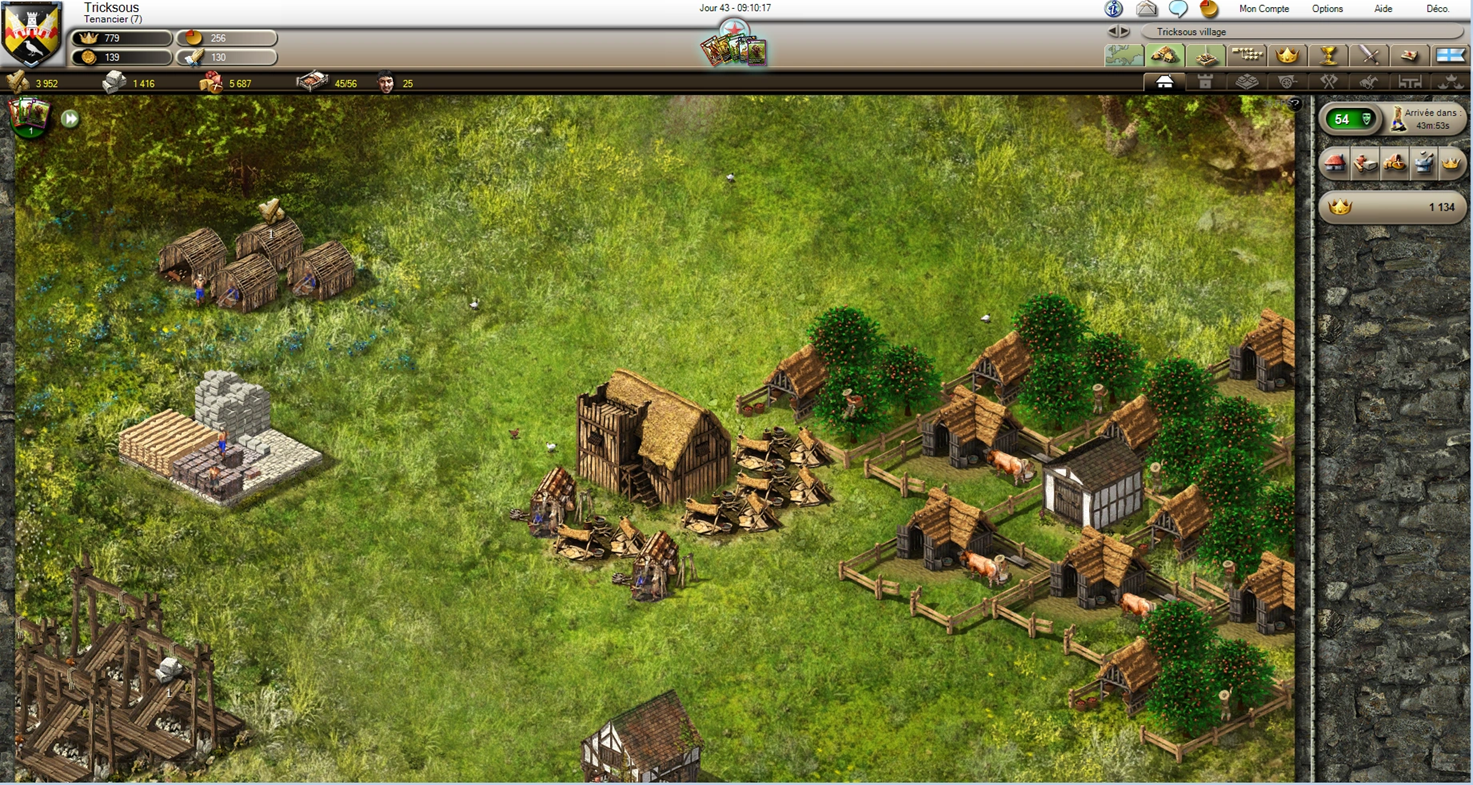The height and width of the screenshot is (785, 1473).
Task: Click the blue info anchor icon
Action: pos(1113,9)
